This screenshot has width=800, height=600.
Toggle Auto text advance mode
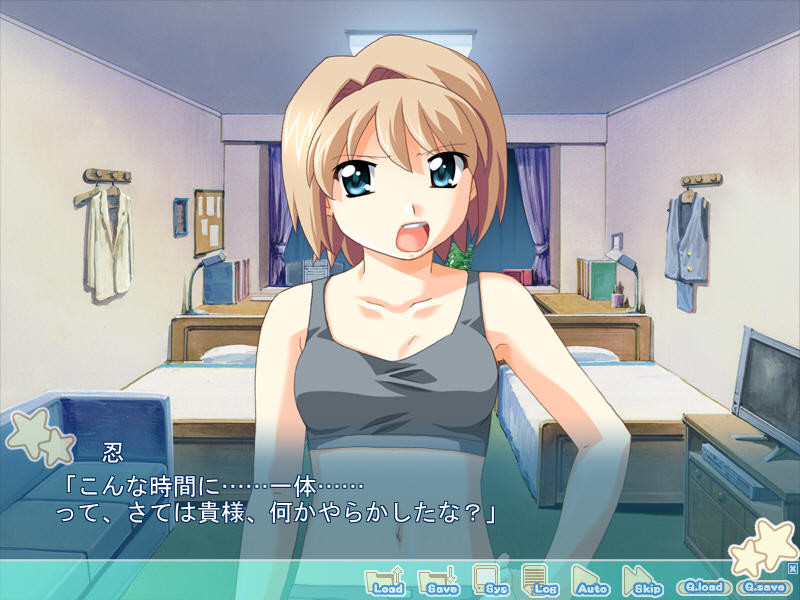tap(590, 581)
